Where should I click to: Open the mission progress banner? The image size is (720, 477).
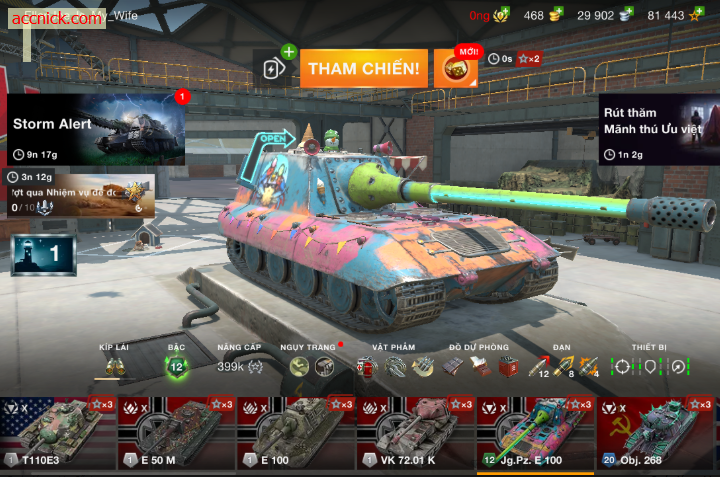(80, 195)
